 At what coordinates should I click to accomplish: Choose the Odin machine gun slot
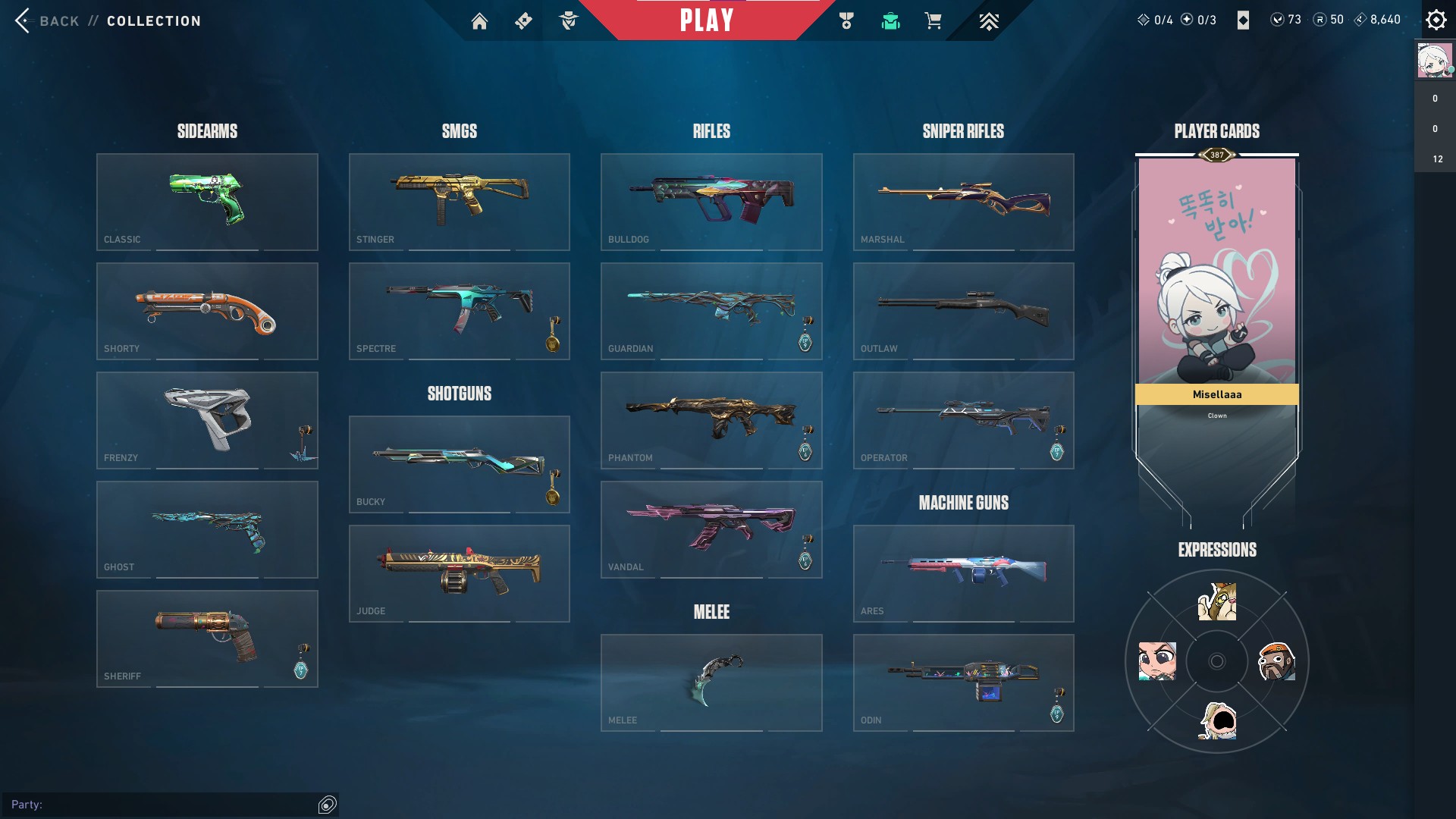(x=963, y=682)
